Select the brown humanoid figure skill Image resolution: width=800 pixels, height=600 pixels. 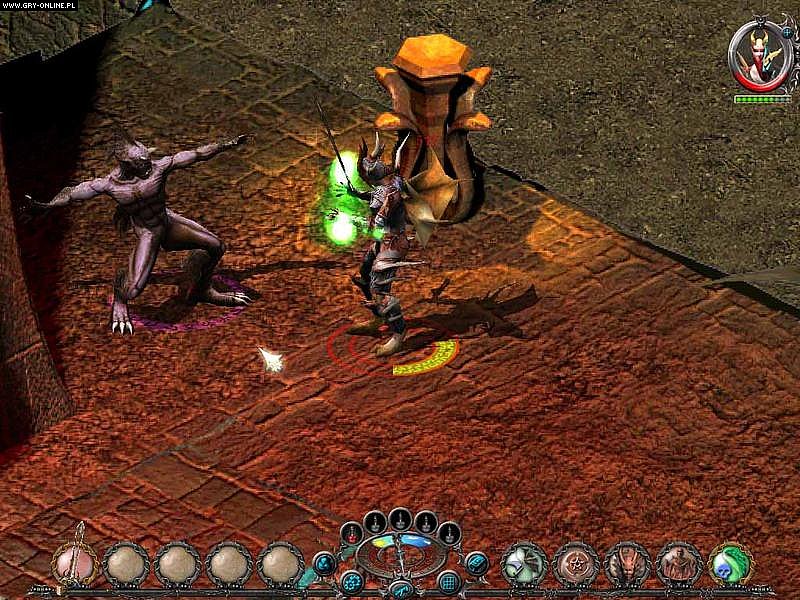tap(679, 563)
